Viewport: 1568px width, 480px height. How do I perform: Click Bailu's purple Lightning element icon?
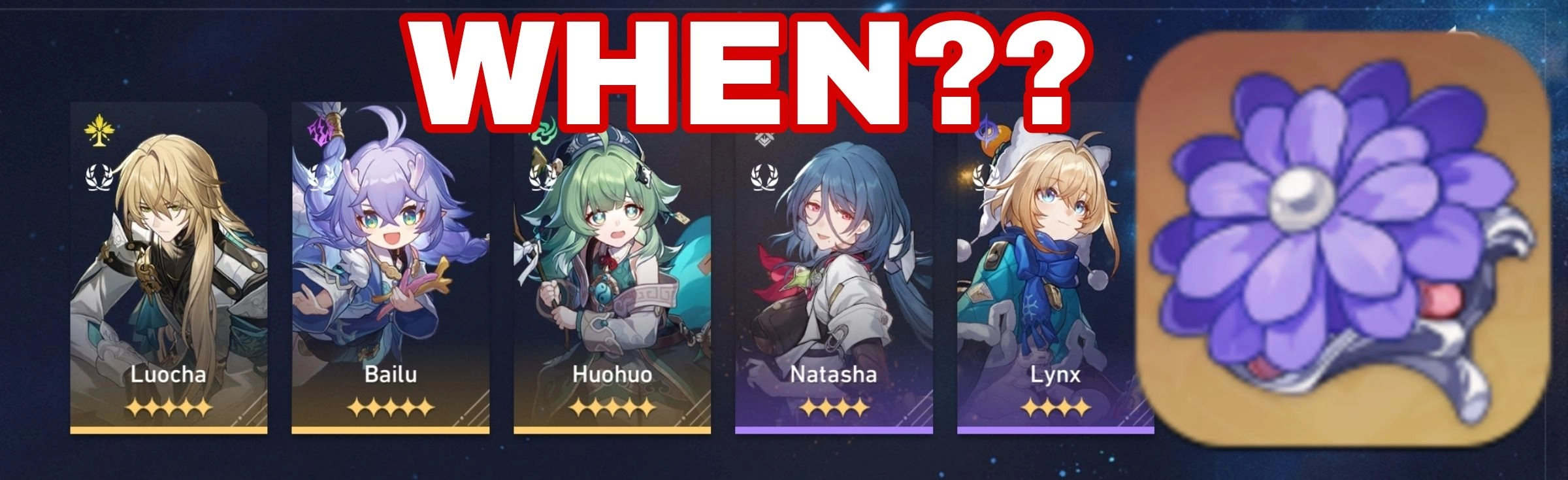click(320, 132)
